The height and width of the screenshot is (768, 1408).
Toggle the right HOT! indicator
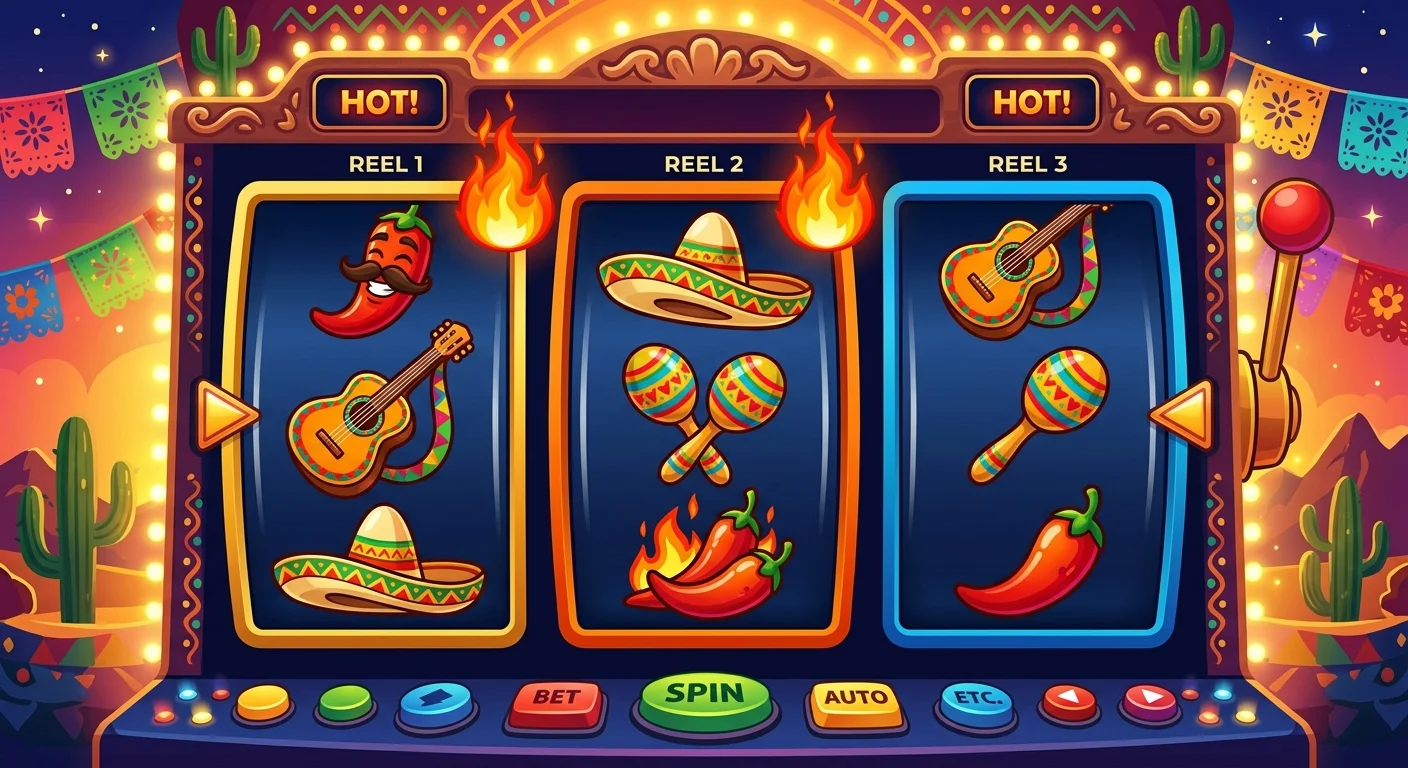tap(1032, 99)
